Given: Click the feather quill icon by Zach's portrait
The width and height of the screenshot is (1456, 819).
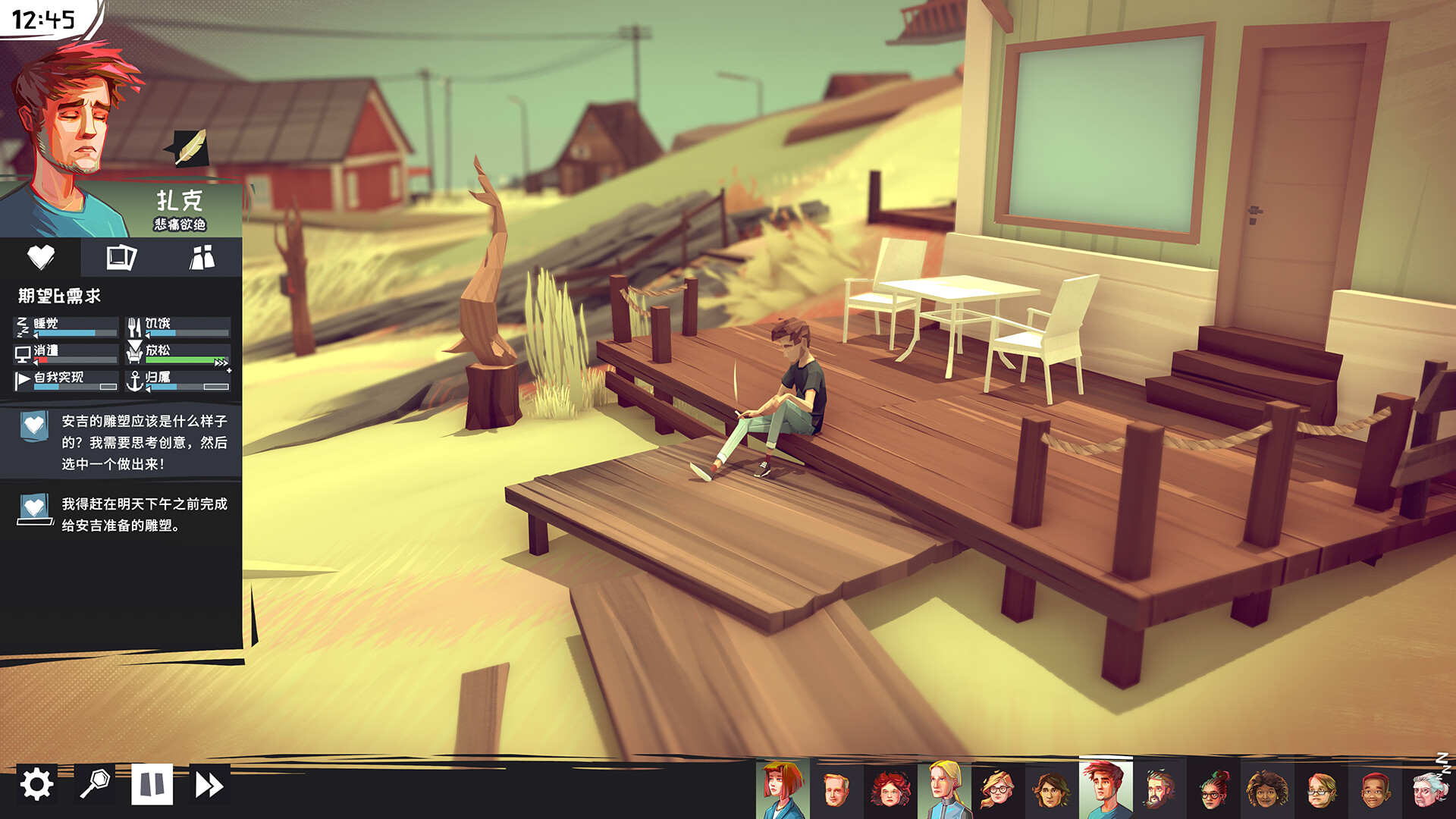Looking at the screenshot, I should pos(190,147).
